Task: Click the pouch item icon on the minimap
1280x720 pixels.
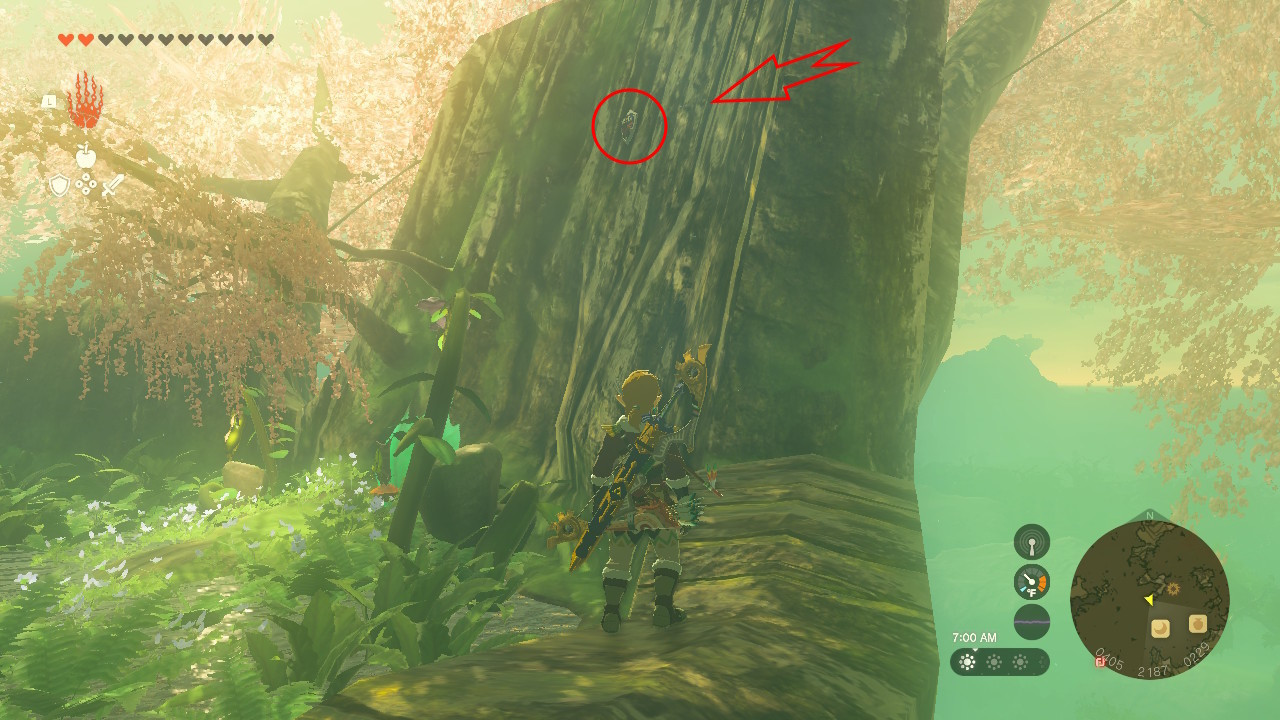Action: tap(1197, 623)
